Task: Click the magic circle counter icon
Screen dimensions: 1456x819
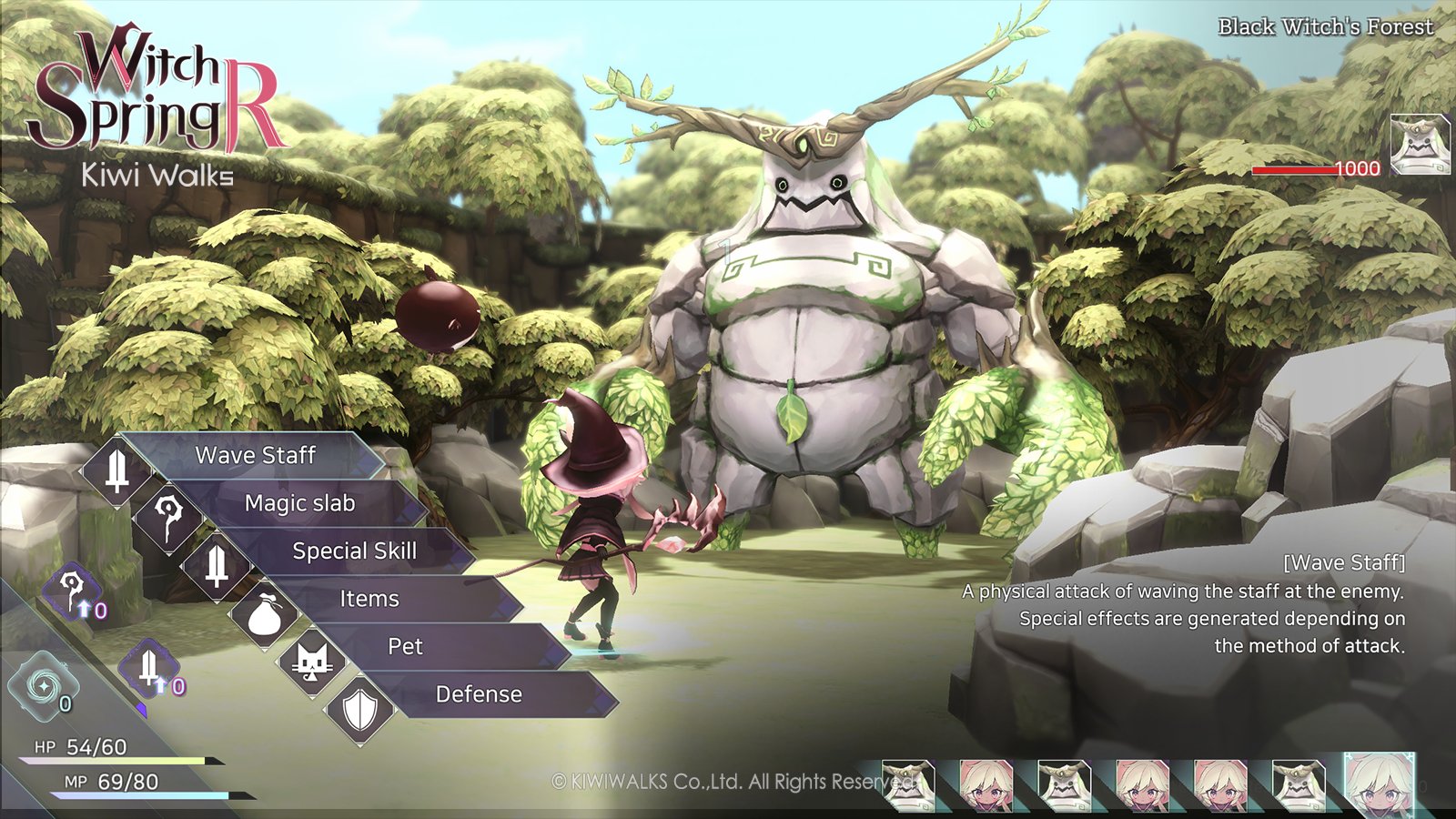Action: point(42,685)
